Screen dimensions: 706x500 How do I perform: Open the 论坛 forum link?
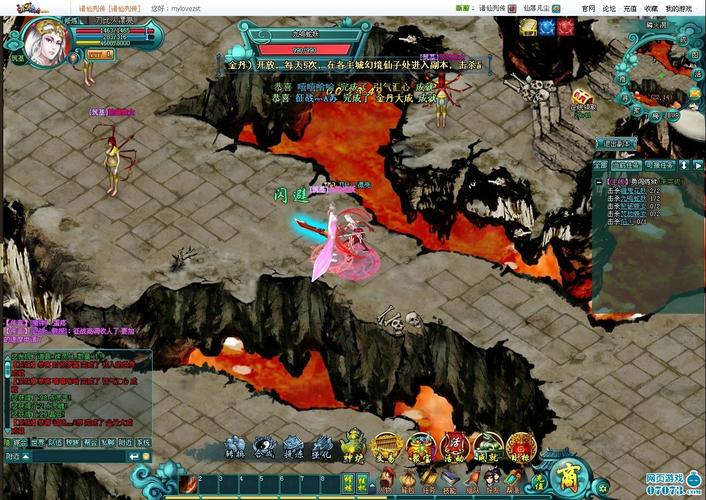pyautogui.click(x=609, y=8)
